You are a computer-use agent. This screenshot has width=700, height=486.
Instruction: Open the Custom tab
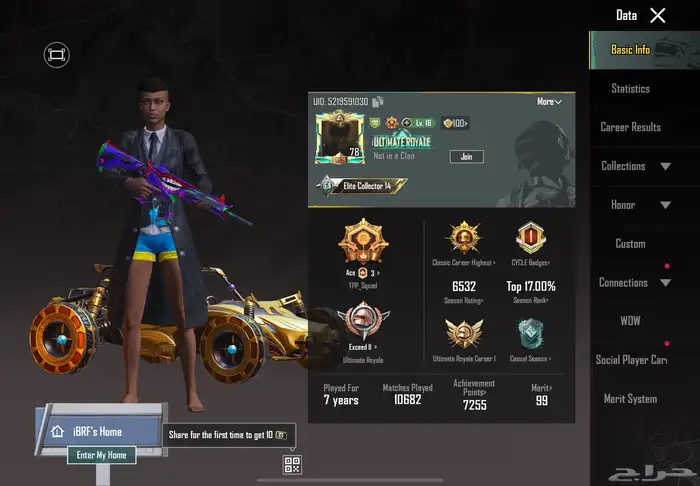tap(630, 244)
